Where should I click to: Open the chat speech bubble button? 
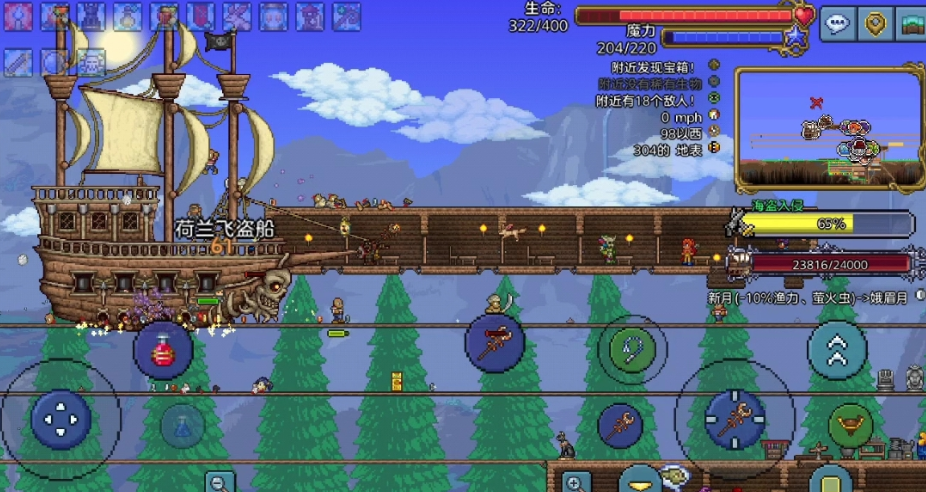(837, 23)
